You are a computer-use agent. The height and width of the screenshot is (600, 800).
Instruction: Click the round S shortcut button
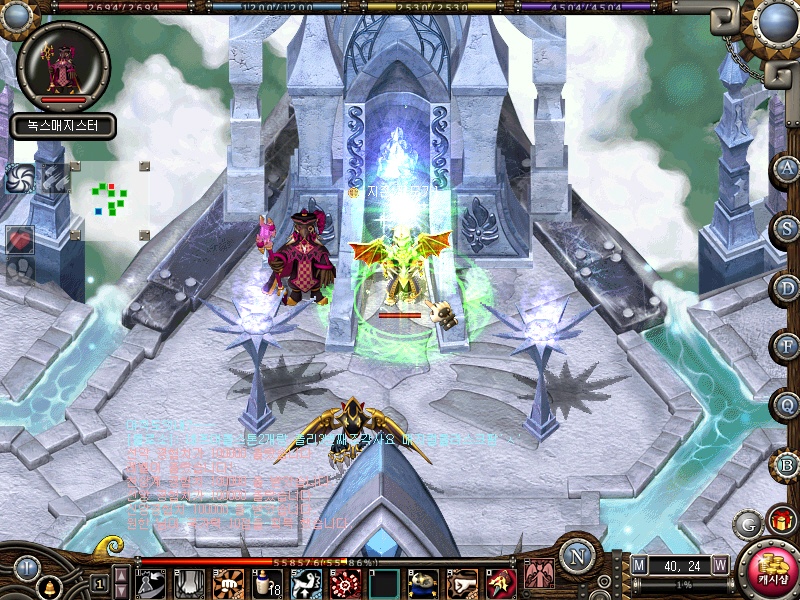click(787, 227)
